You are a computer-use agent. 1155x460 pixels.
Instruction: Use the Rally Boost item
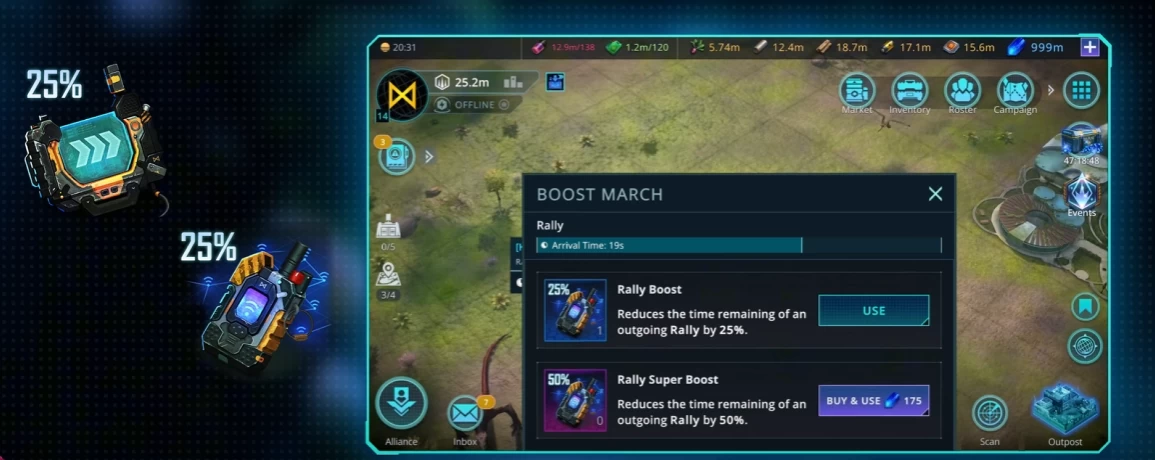pyautogui.click(x=873, y=311)
